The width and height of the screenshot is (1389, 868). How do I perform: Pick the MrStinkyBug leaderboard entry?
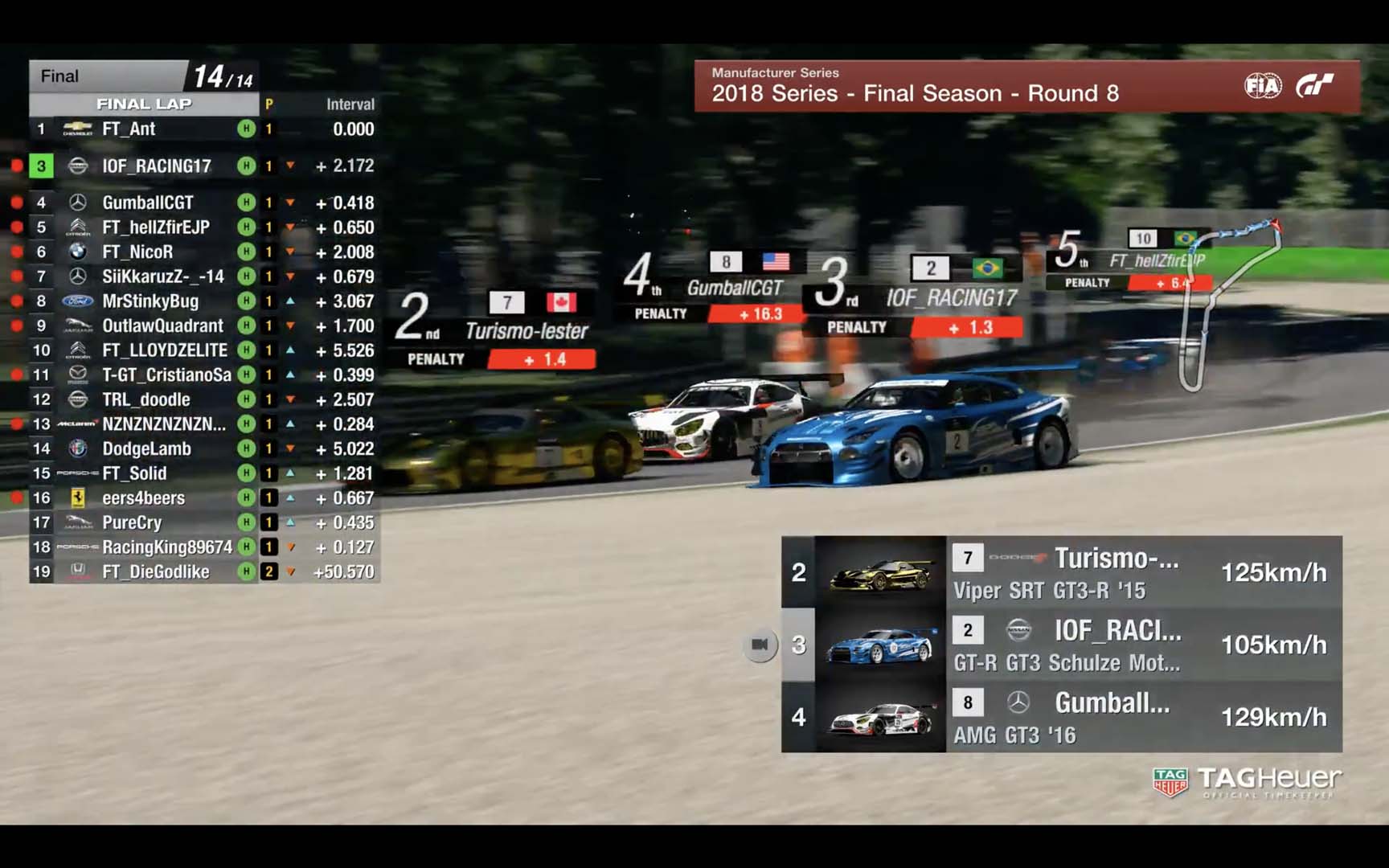(150, 301)
